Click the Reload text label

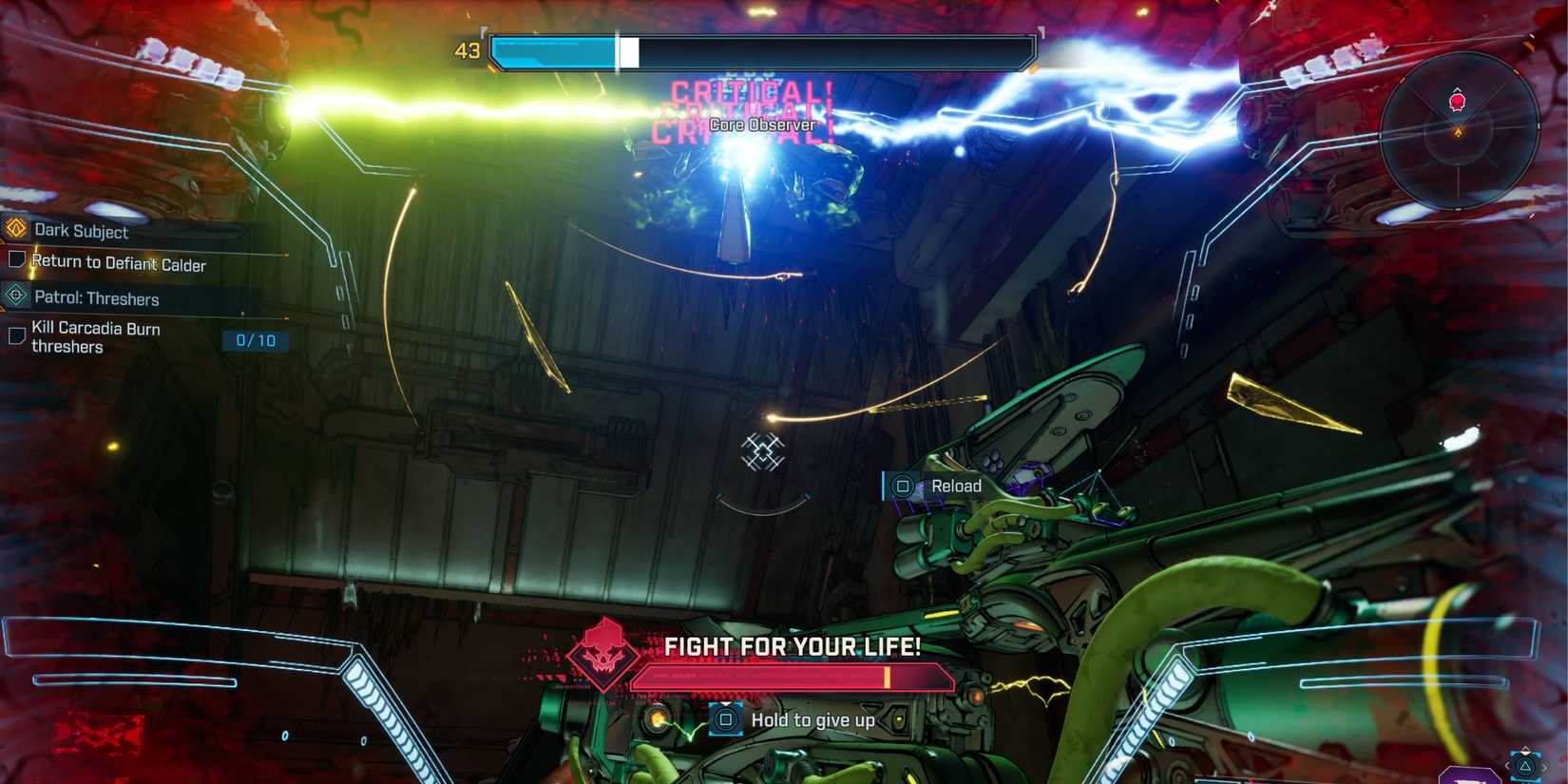click(955, 486)
